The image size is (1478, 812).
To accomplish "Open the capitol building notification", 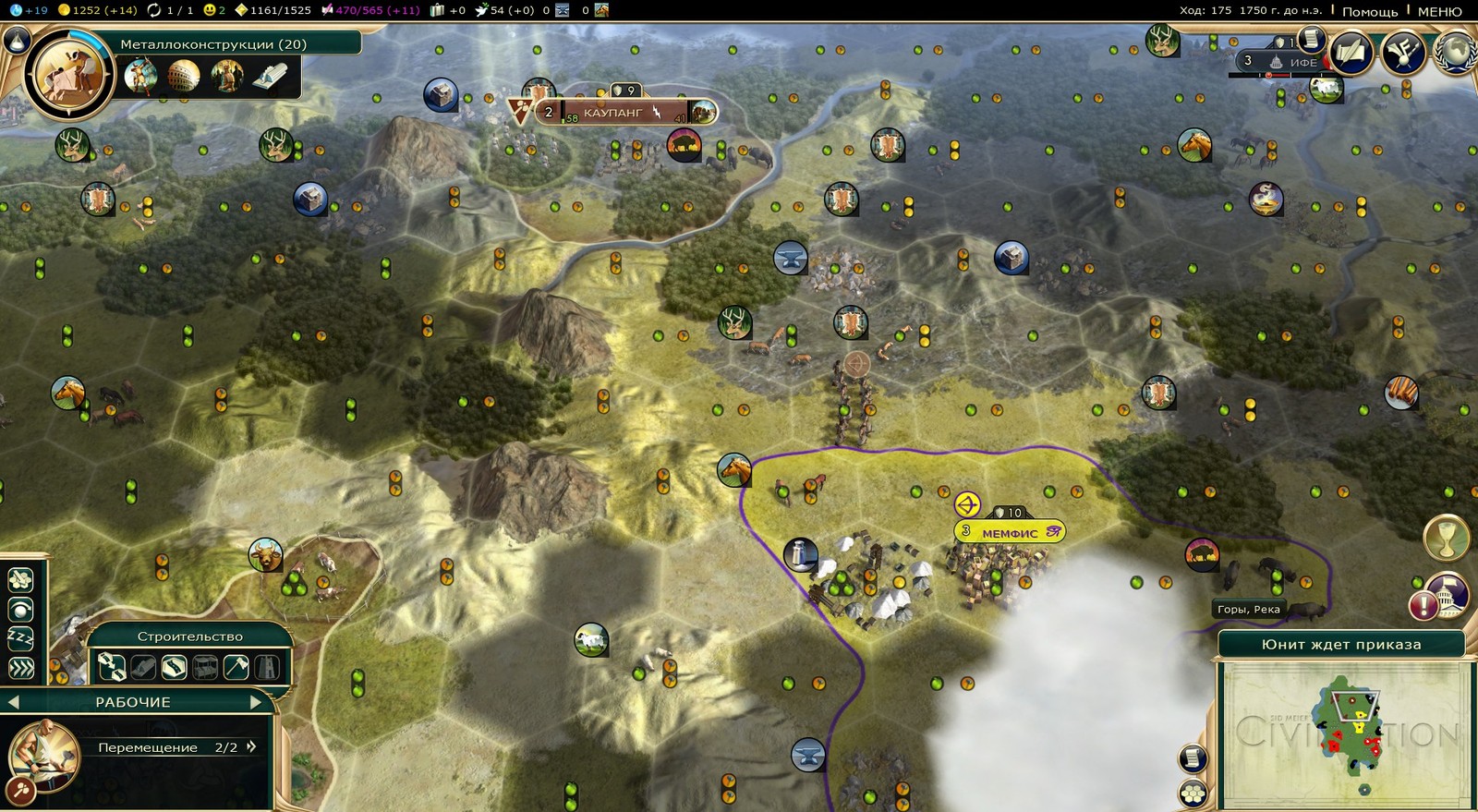I will pos(1448,595).
